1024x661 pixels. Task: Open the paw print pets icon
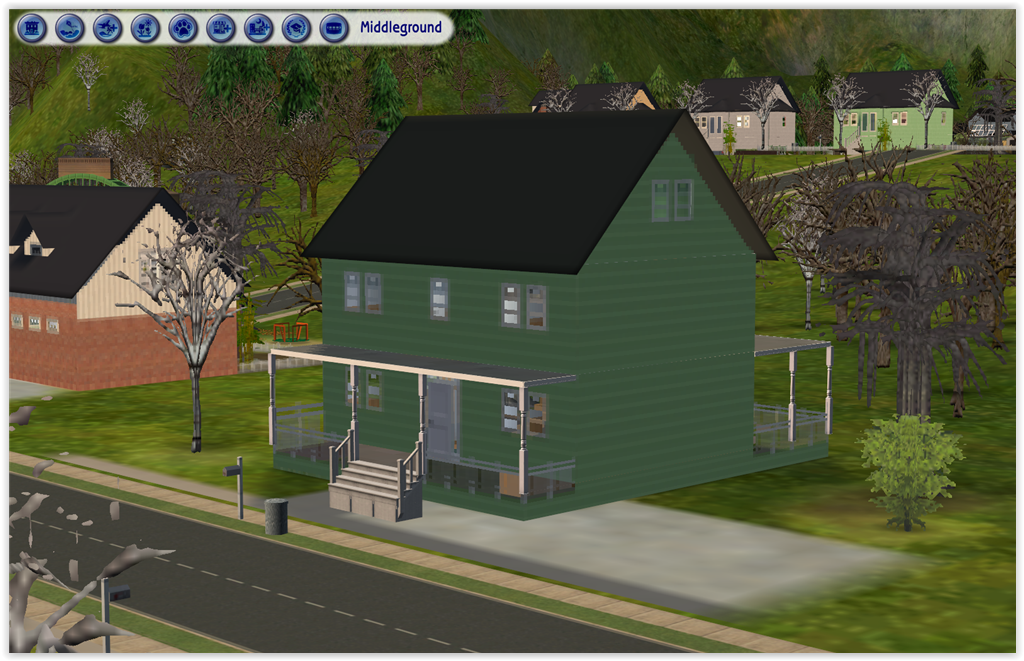(183, 28)
